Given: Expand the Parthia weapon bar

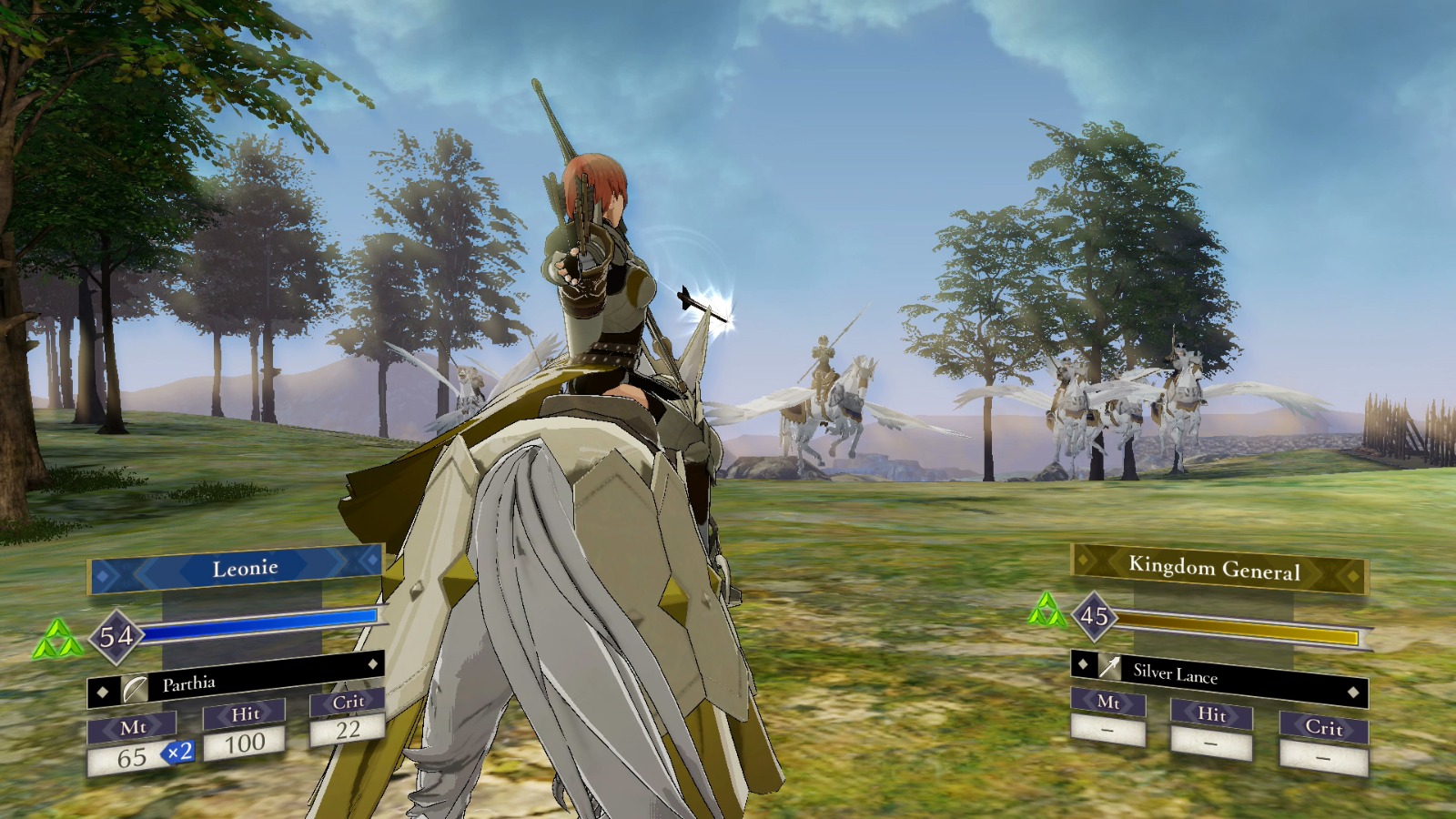Looking at the screenshot, I should click(237, 680).
